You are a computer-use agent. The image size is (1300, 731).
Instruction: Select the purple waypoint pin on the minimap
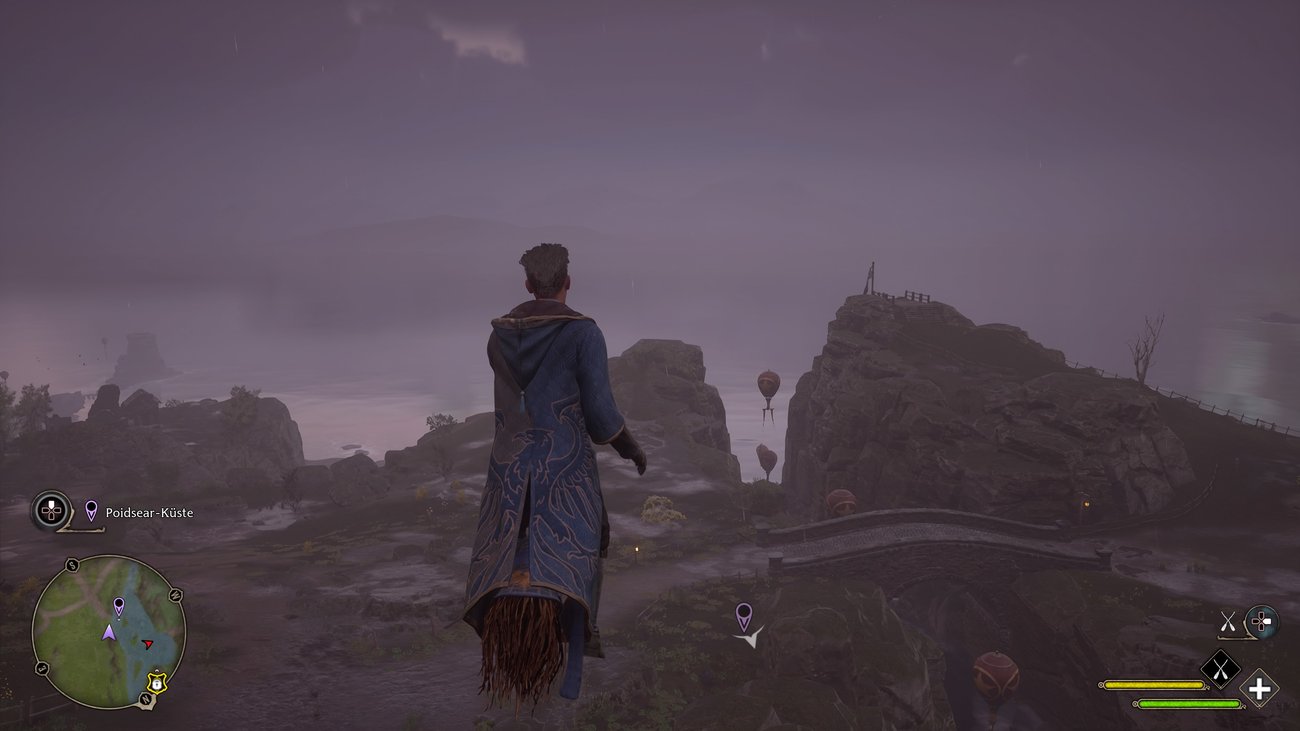tap(119, 606)
